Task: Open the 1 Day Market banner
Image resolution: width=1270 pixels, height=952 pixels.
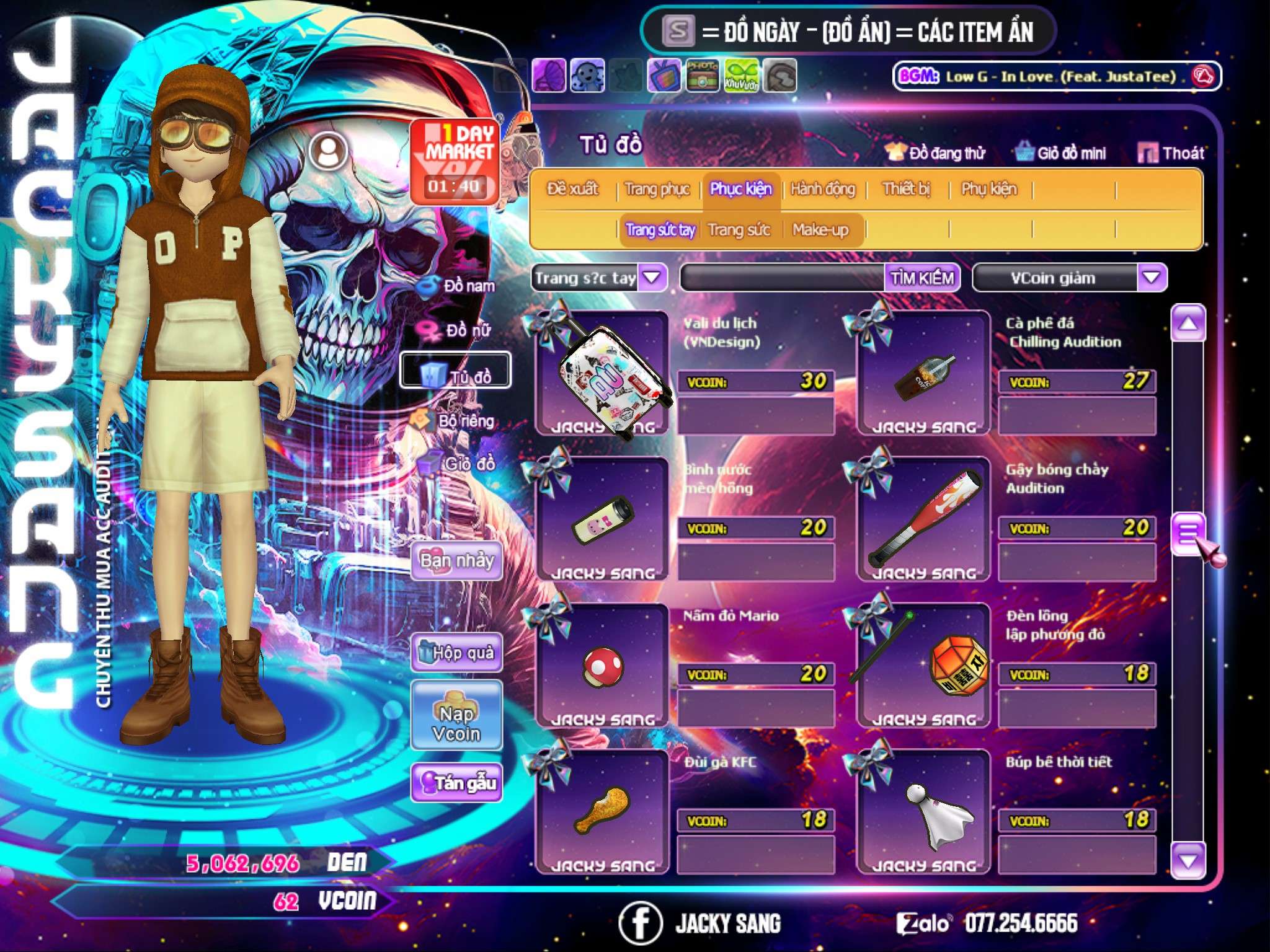Action: click(455, 161)
